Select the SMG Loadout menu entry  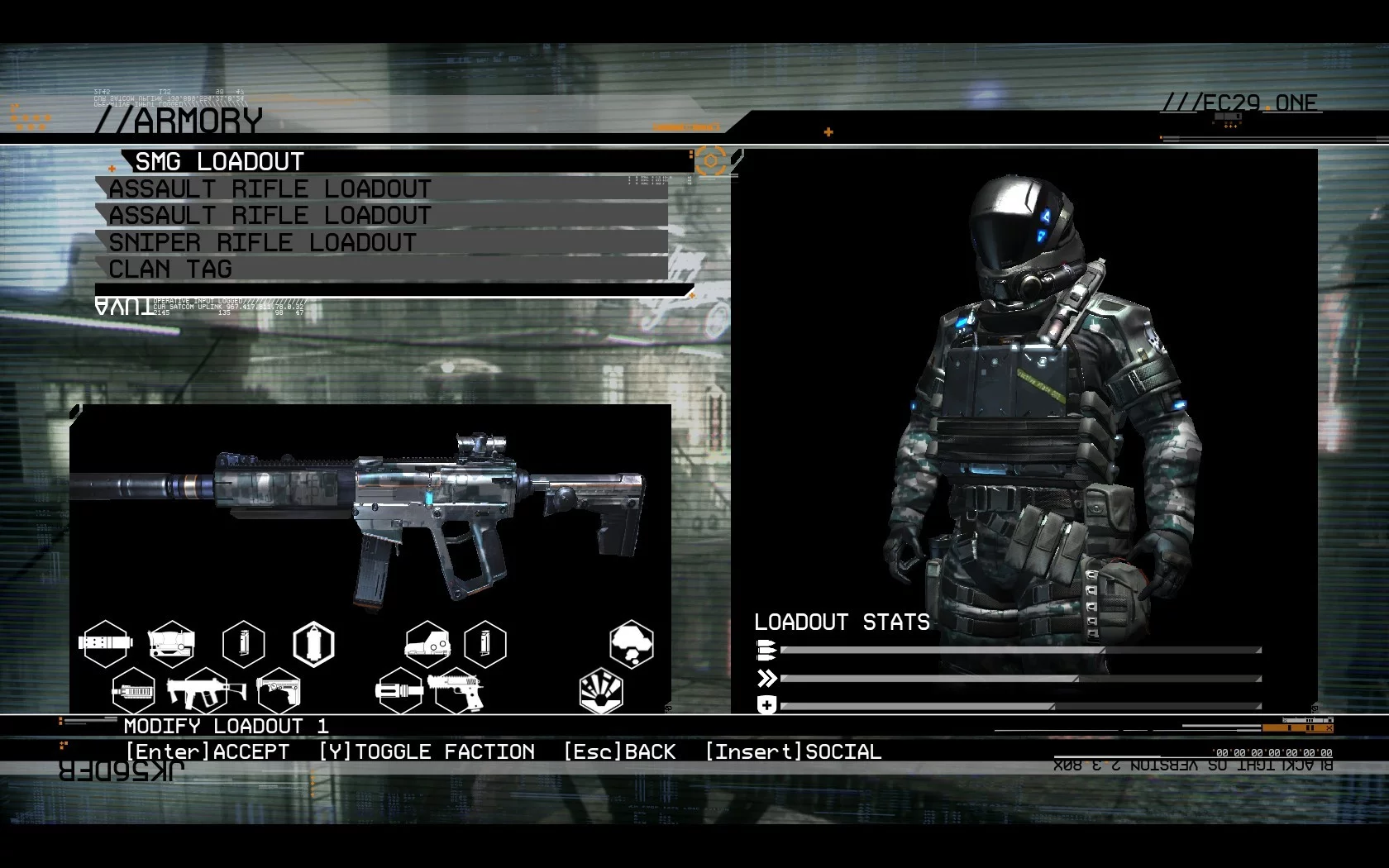(220, 161)
